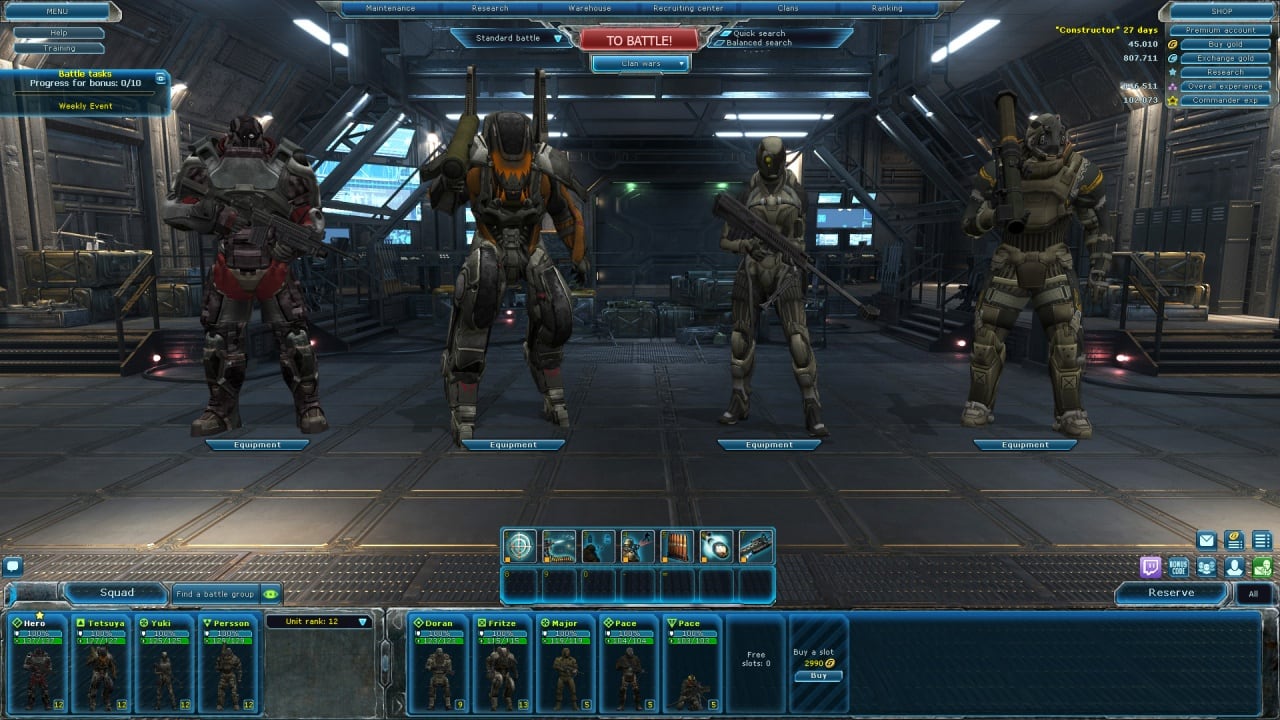The height and width of the screenshot is (720, 1280).
Task: Open the Twitch icon link
Action: coord(1151,567)
